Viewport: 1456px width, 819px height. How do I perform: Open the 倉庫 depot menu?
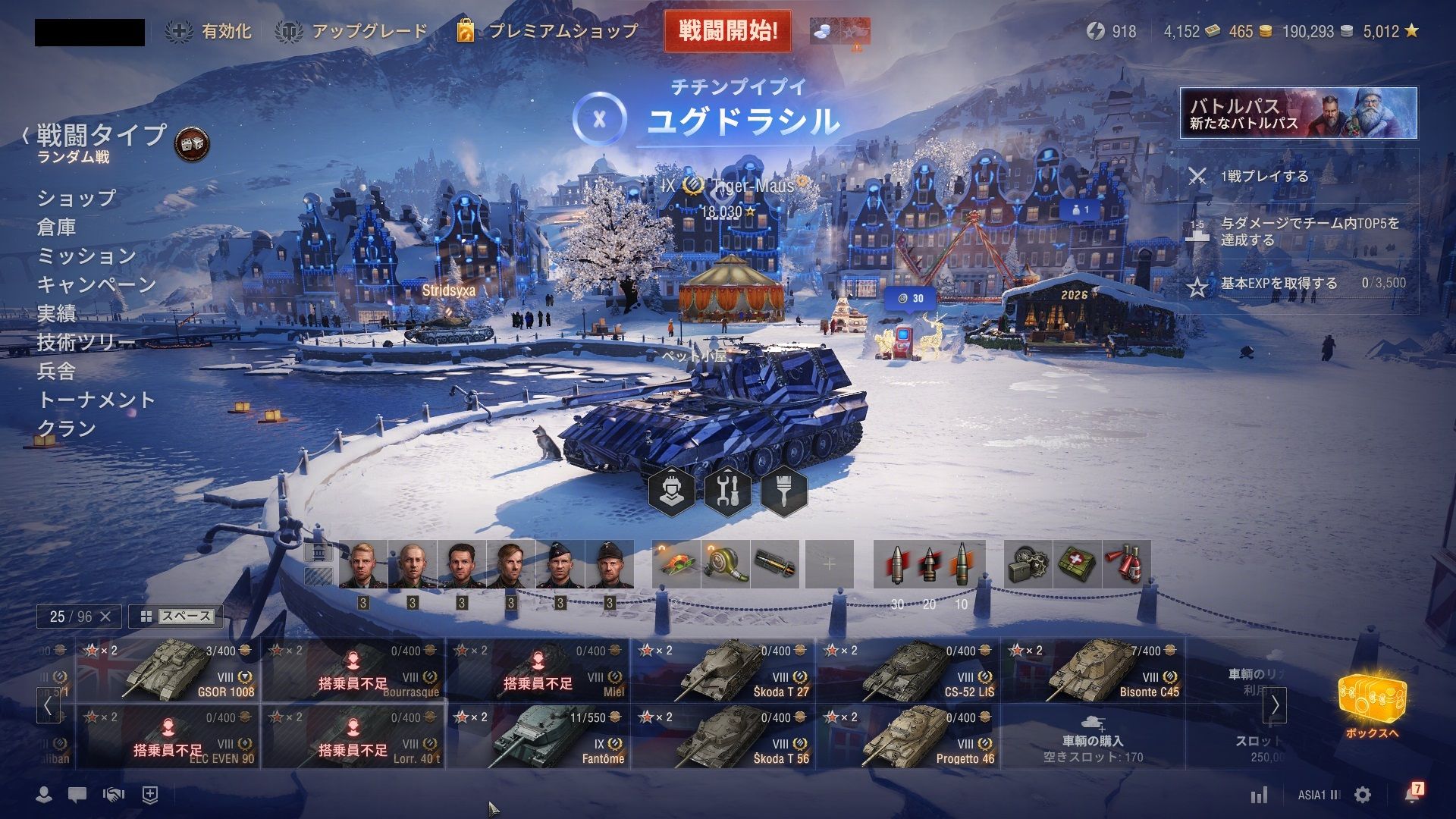[x=57, y=227]
